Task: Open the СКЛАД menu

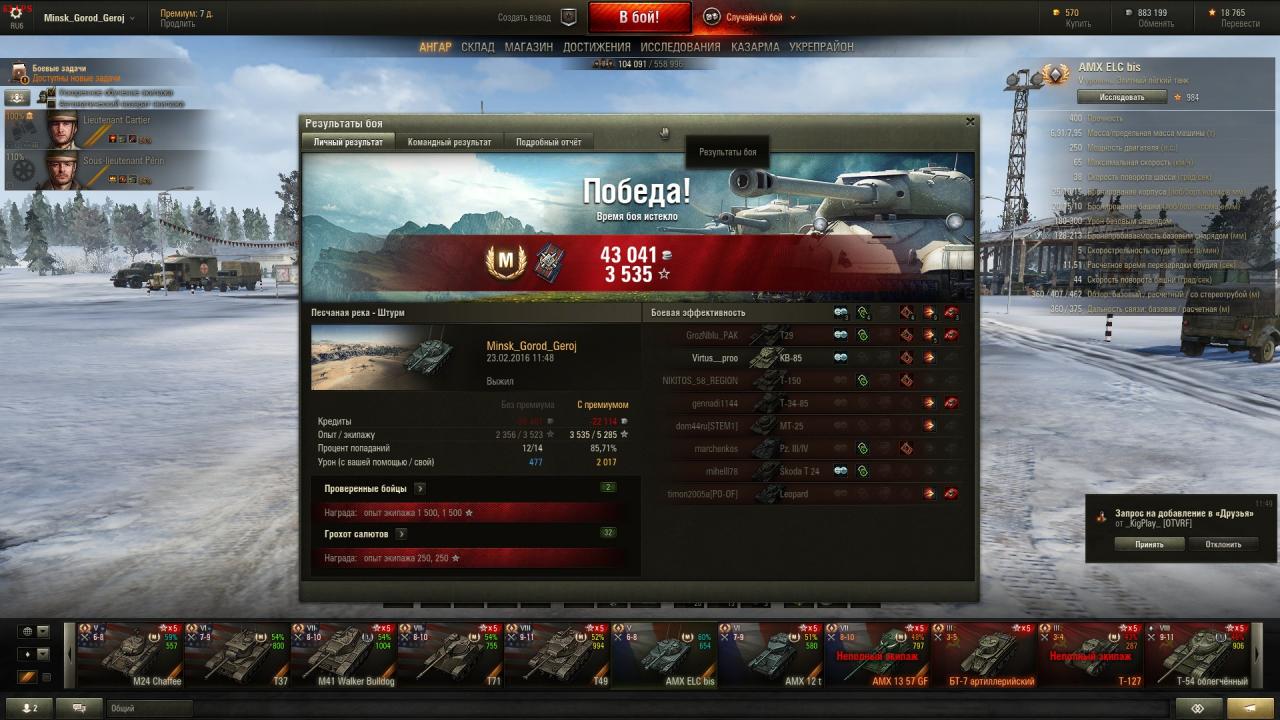Action: coord(478,47)
